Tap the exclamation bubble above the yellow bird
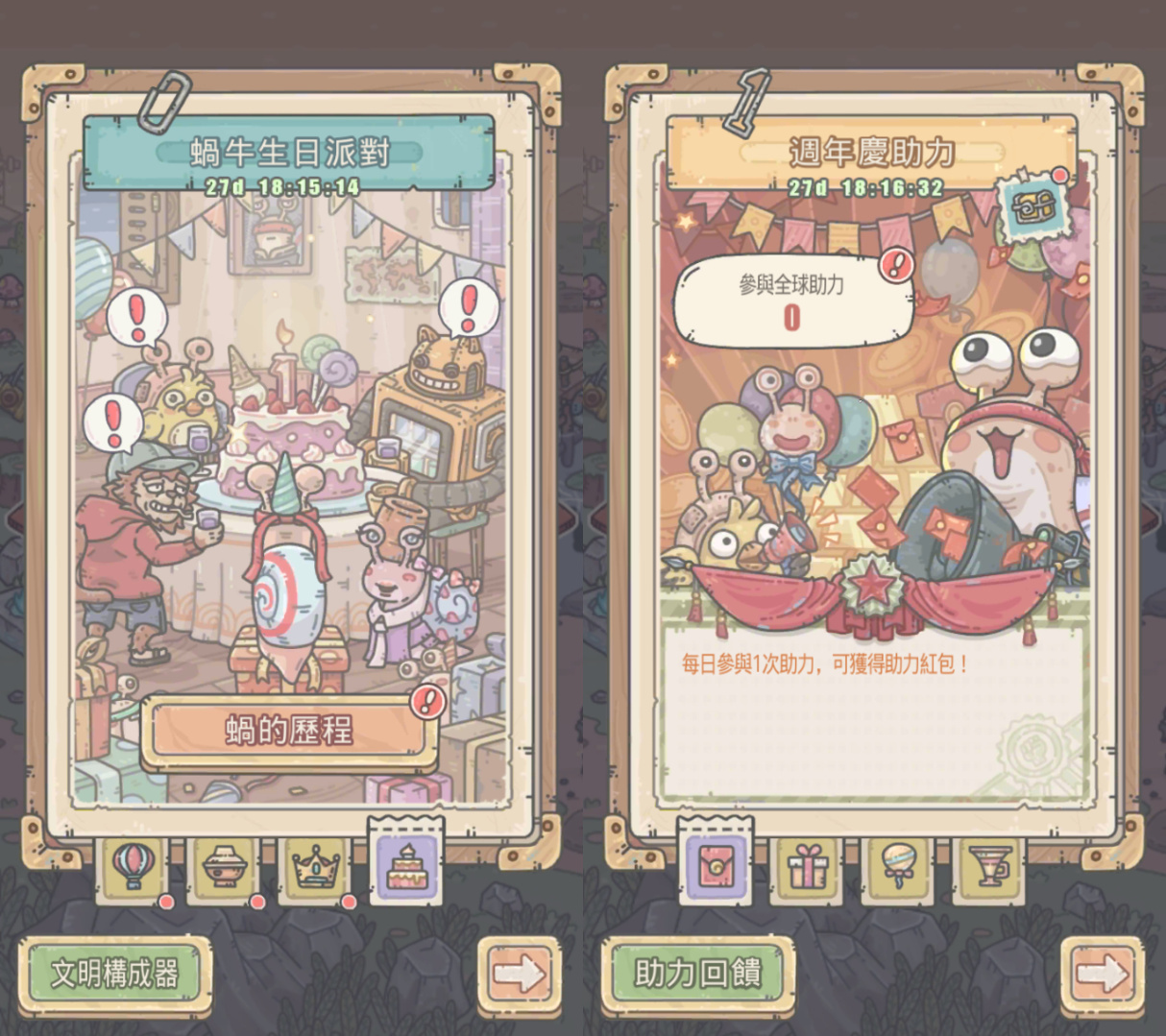 pyautogui.click(x=136, y=316)
